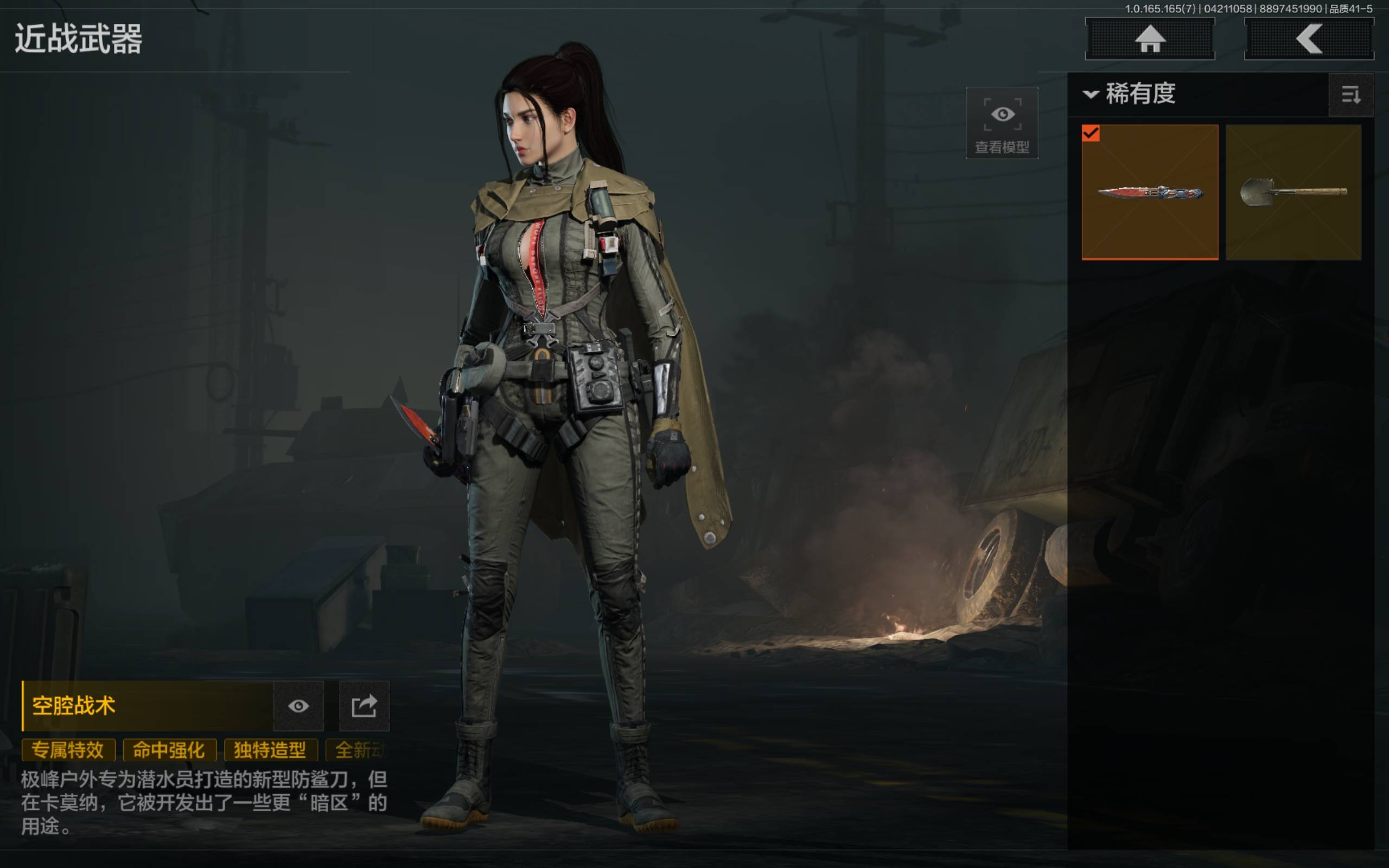Image resolution: width=1389 pixels, height=868 pixels.
Task: Choose the shovel melee weapon
Action: pos(1293,192)
